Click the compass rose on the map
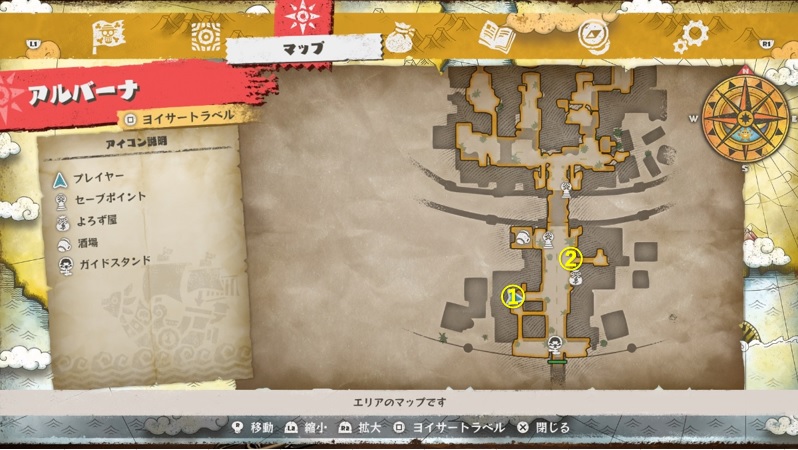The width and height of the screenshot is (798, 450). 743,116
